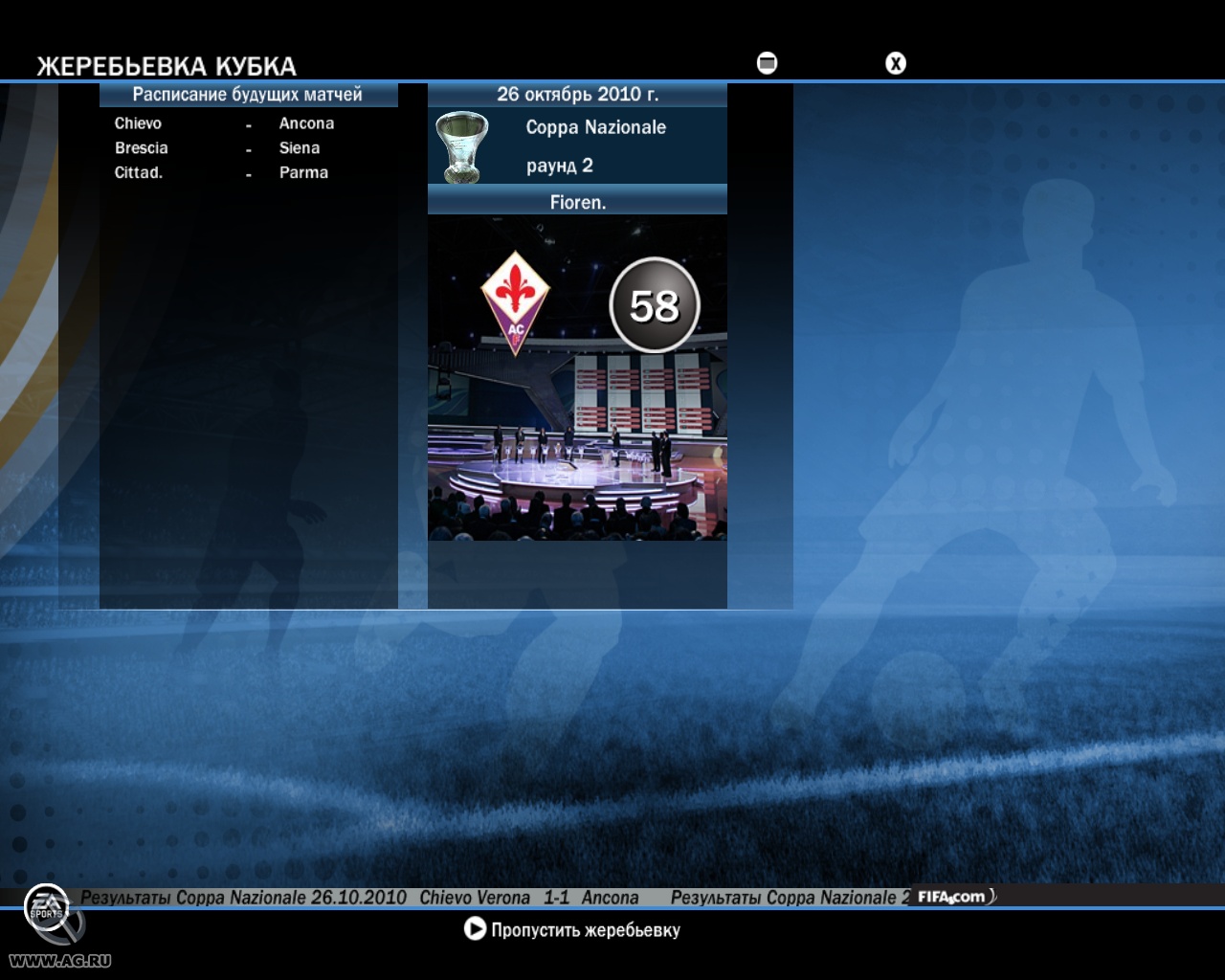Click the play icon before Пропустить жеребьевку
Viewport: 1225px width, 980px height.
pos(472,928)
